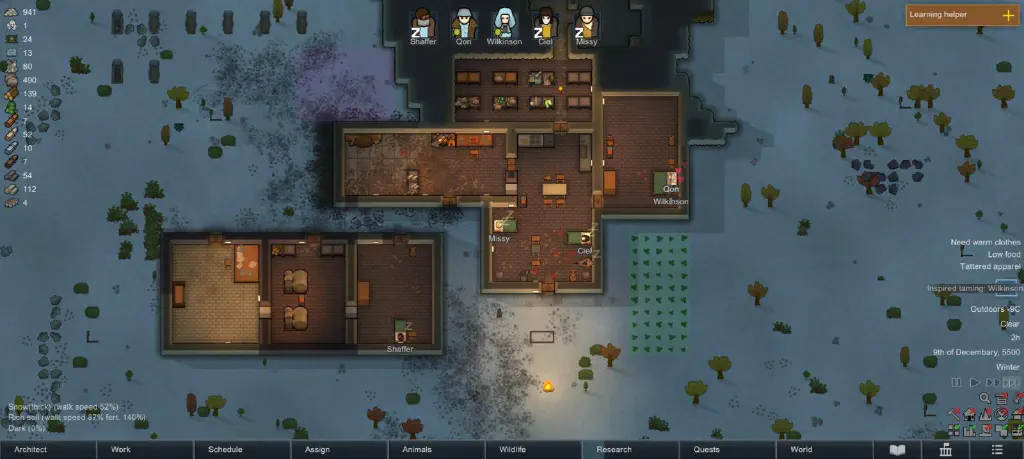
Task: Open the Work tab
Action: [120, 450]
